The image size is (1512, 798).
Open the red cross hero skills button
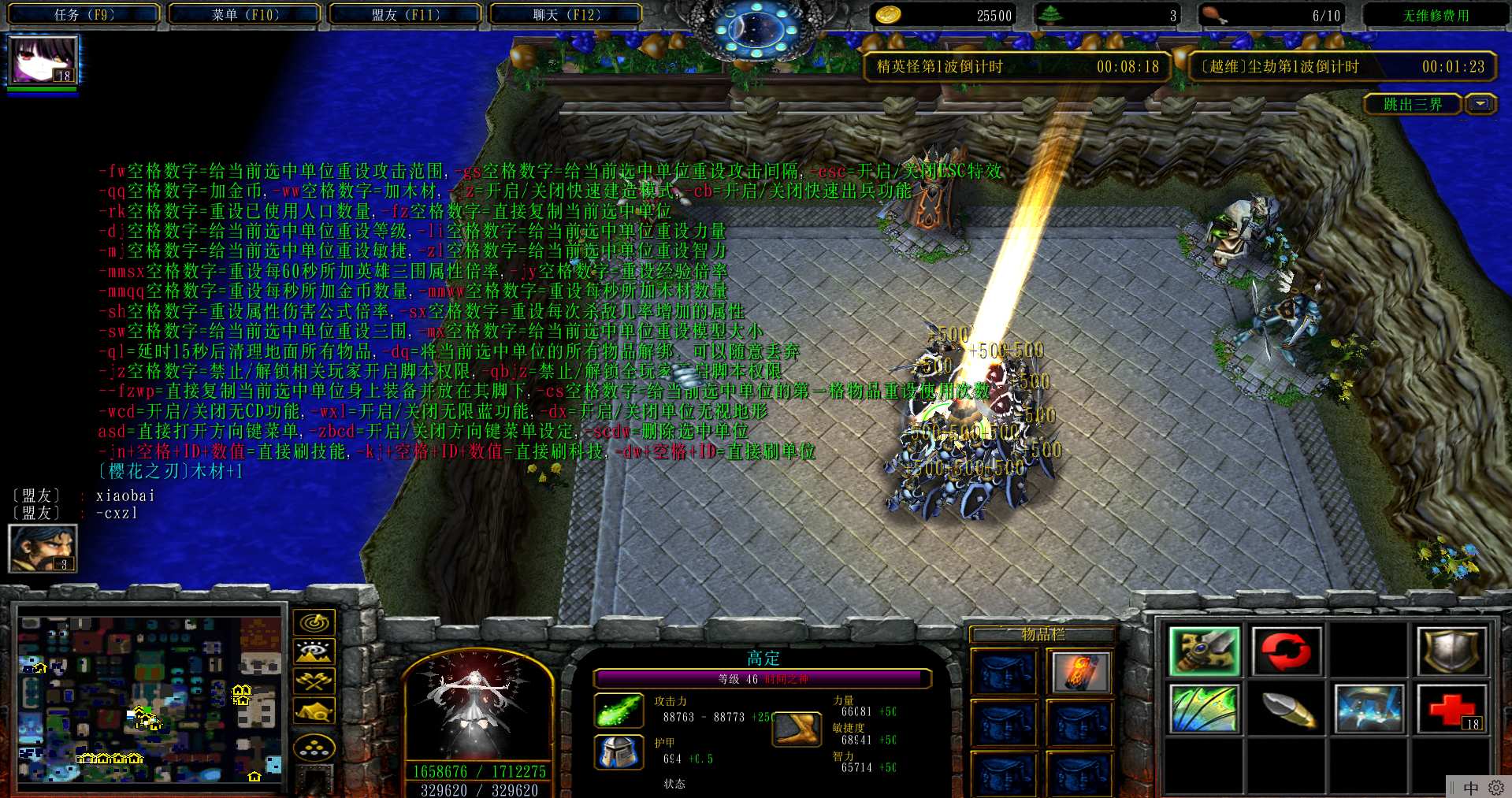point(1451,708)
